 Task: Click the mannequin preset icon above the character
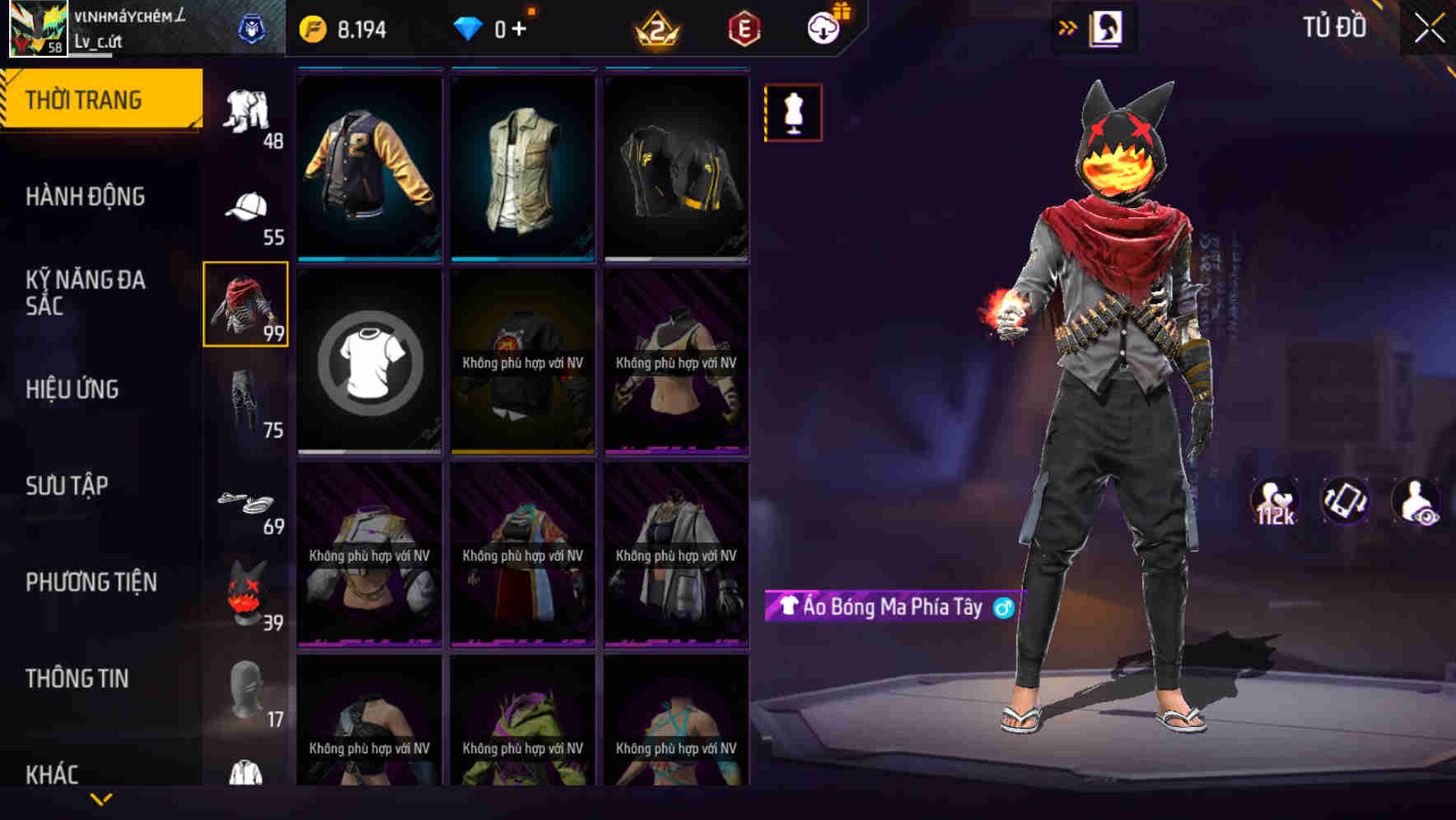tap(791, 113)
